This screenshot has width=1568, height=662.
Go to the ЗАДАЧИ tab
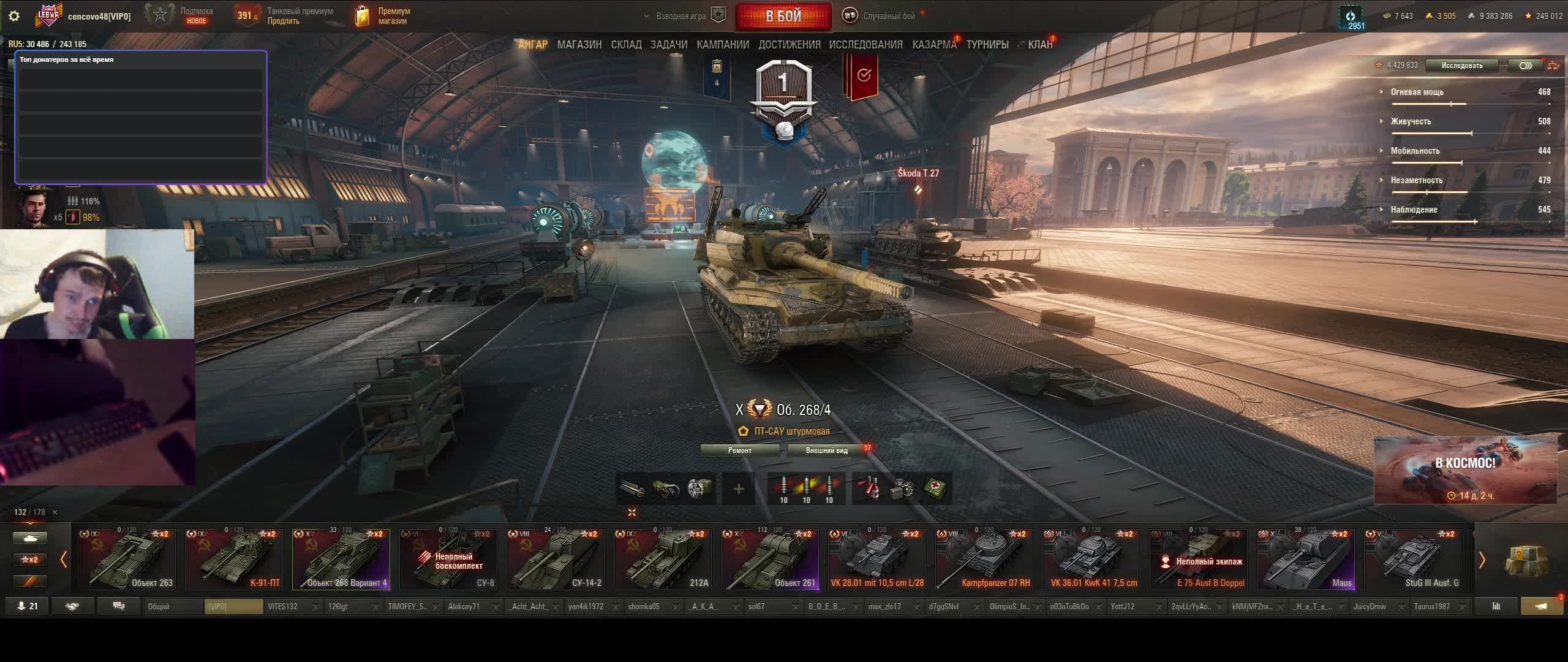668,45
